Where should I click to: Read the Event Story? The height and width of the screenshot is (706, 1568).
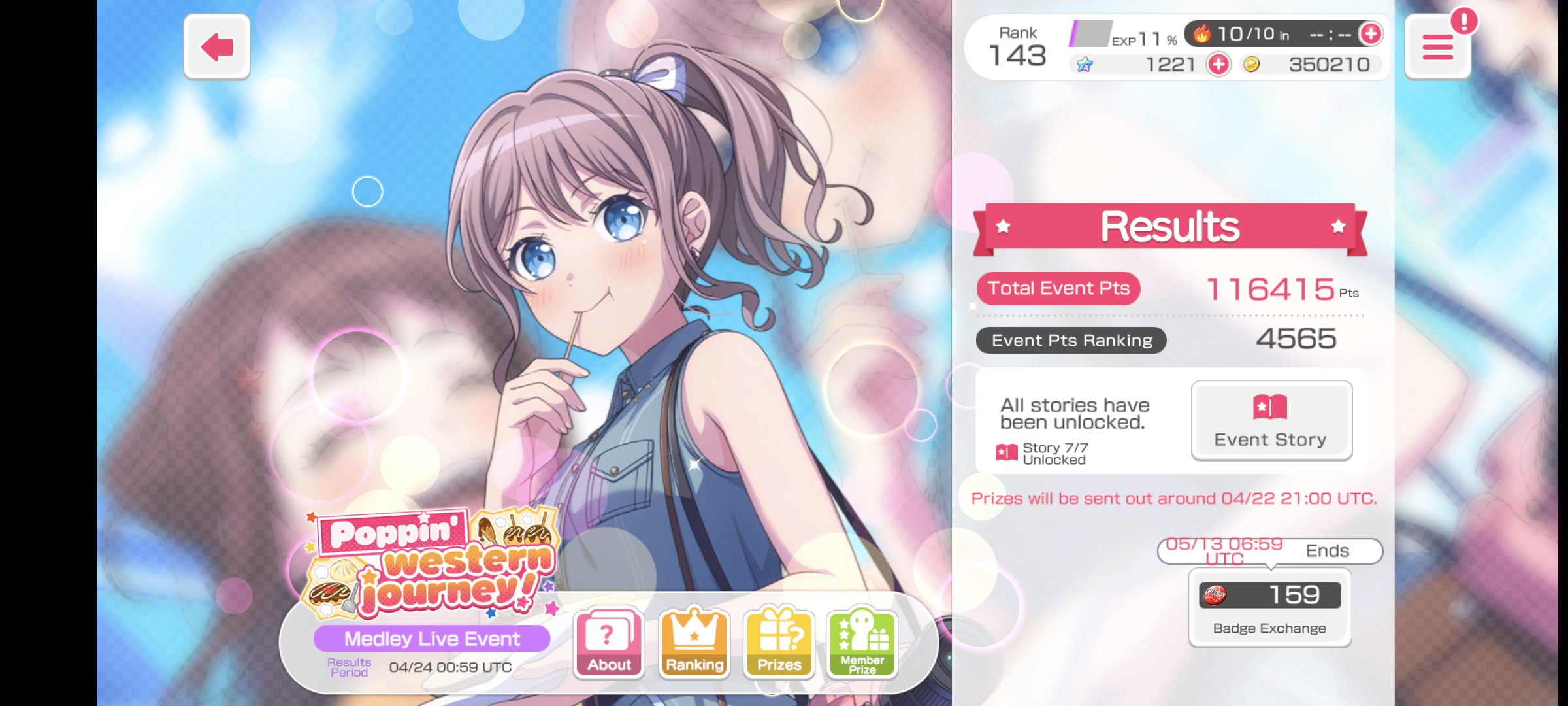tap(1271, 420)
